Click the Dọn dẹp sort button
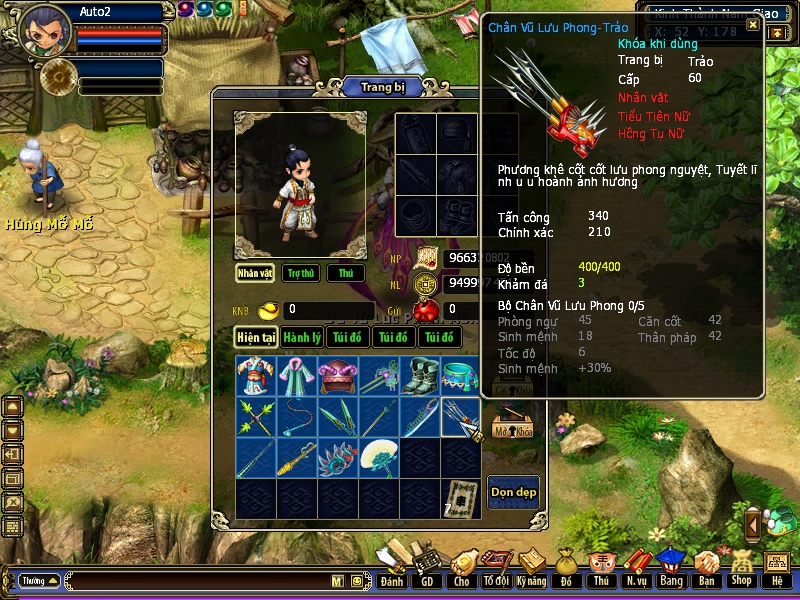This screenshot has height=600, width=800. (x=513, y=492)
